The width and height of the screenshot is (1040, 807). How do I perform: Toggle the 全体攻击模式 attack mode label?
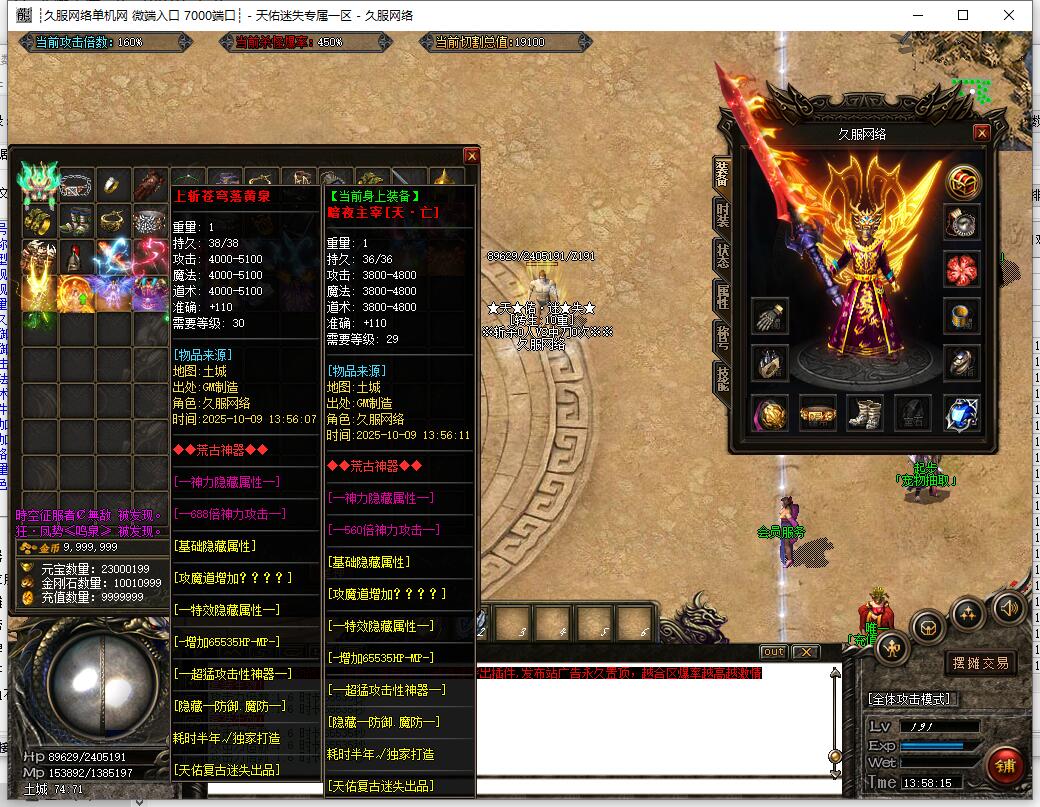click(910, 699)
